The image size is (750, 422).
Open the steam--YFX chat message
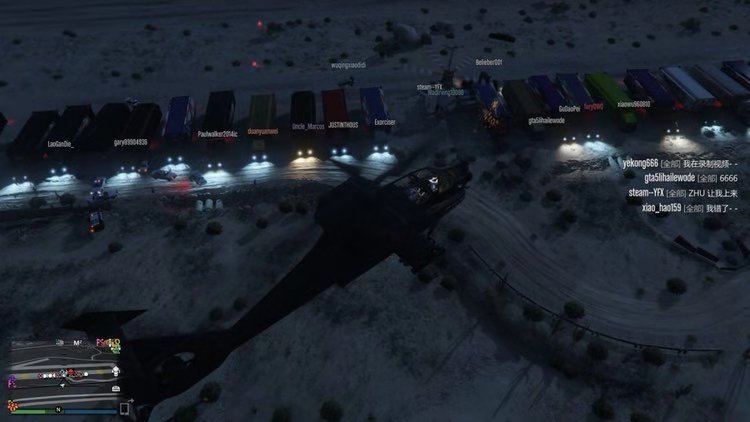pyautogui.click(x=684, y=192)
